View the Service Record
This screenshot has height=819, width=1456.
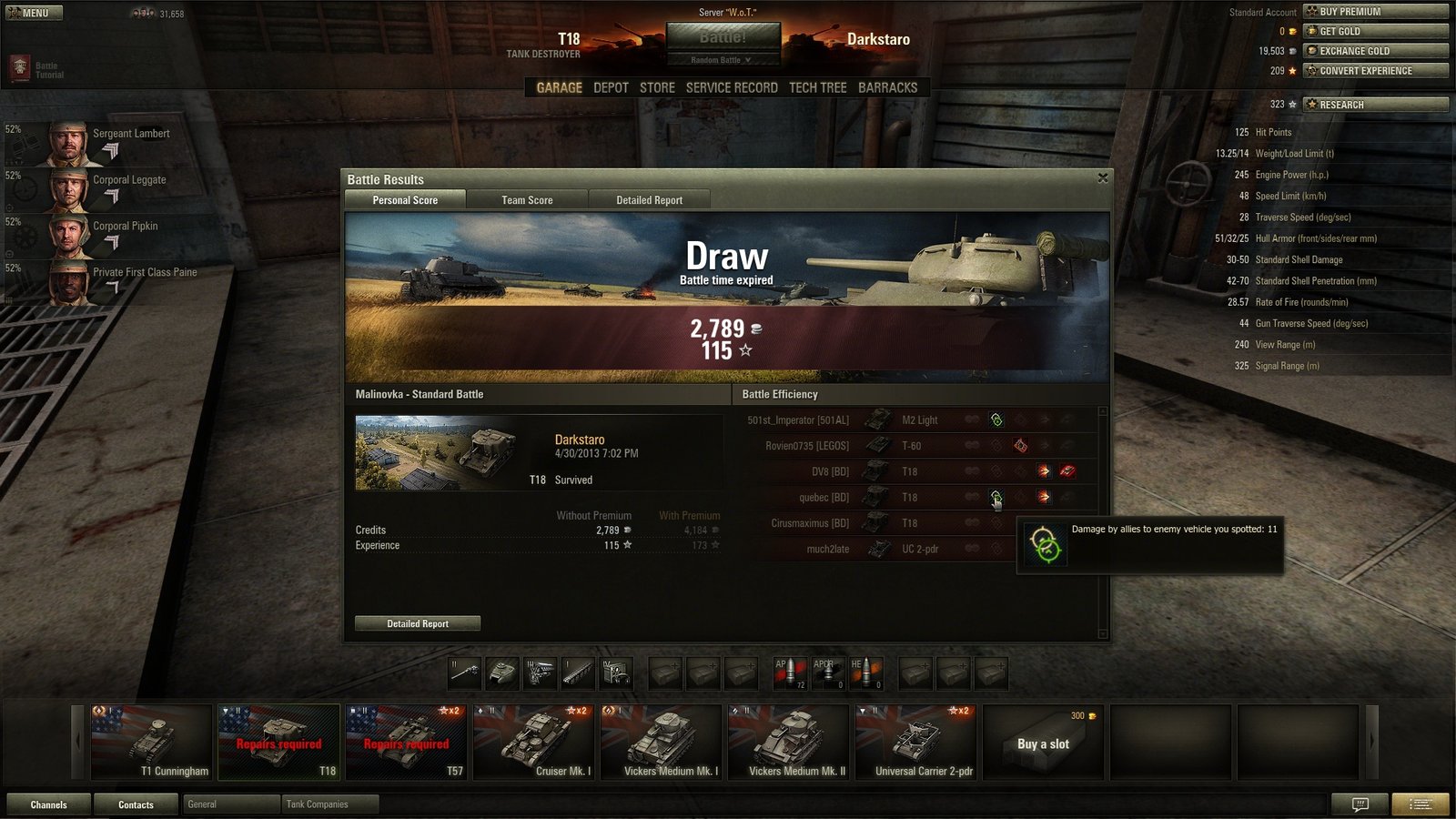(732, 87)
